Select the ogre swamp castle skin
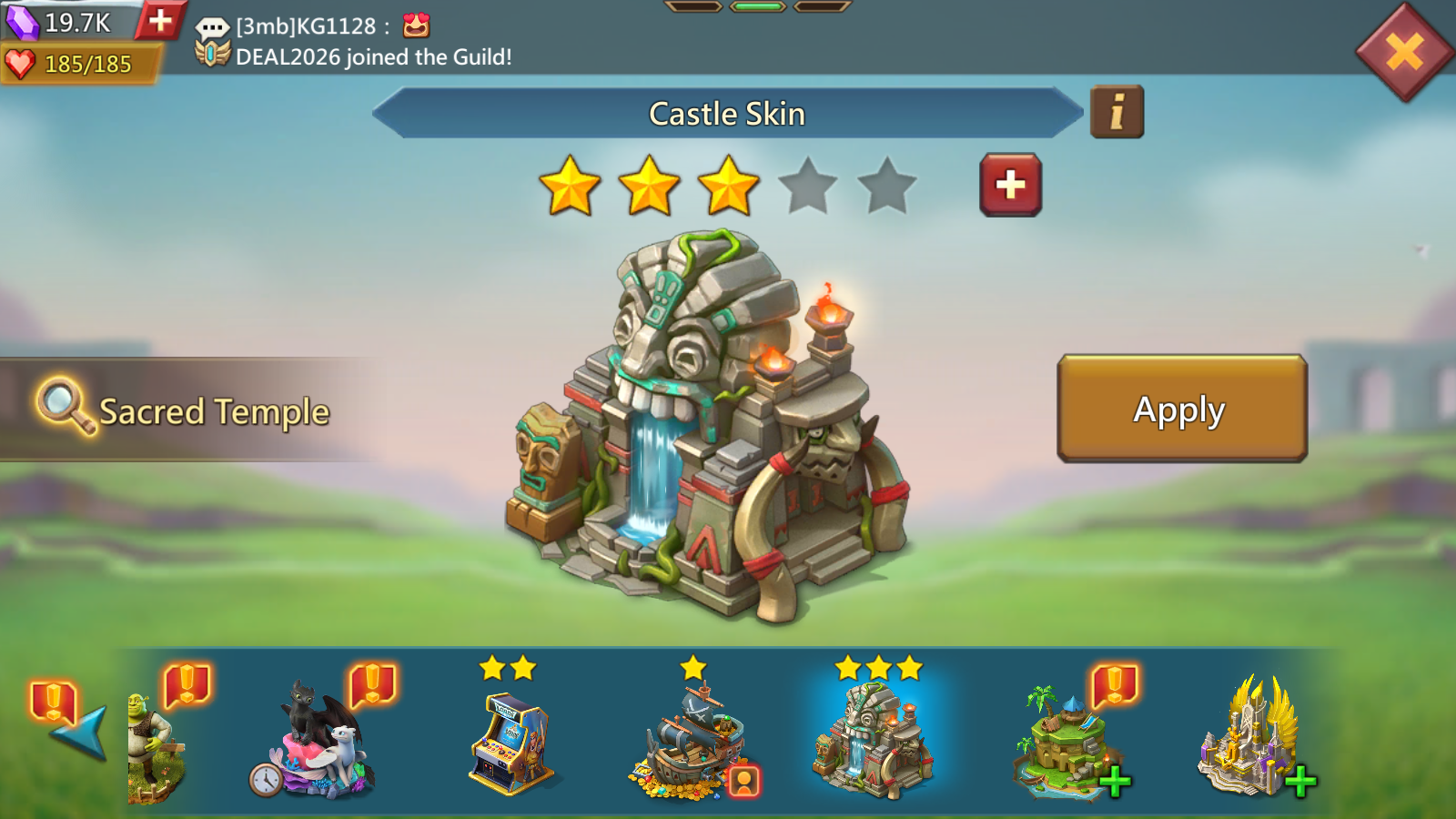 [x=157, y=748]
